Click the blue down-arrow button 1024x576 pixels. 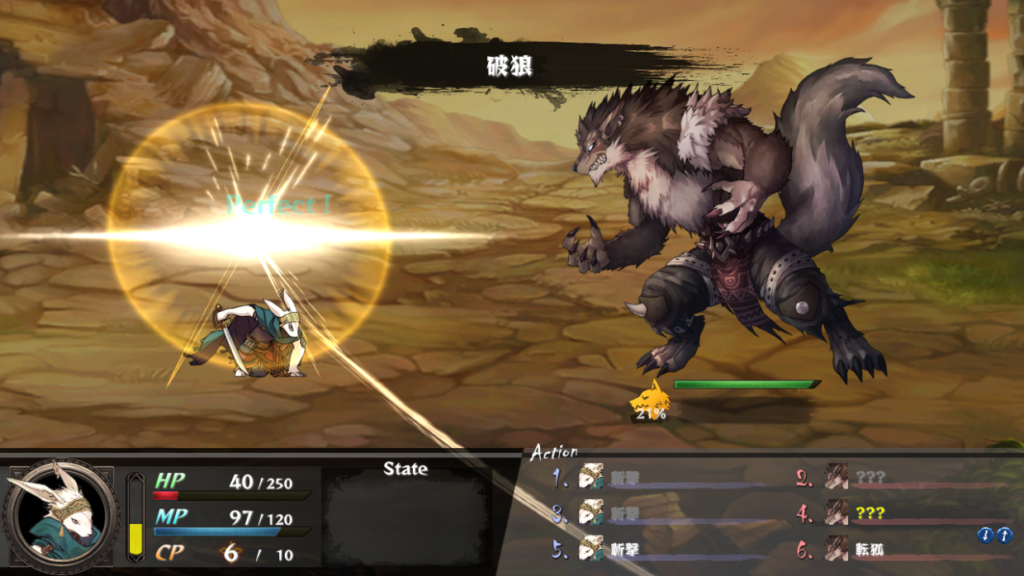984,536
